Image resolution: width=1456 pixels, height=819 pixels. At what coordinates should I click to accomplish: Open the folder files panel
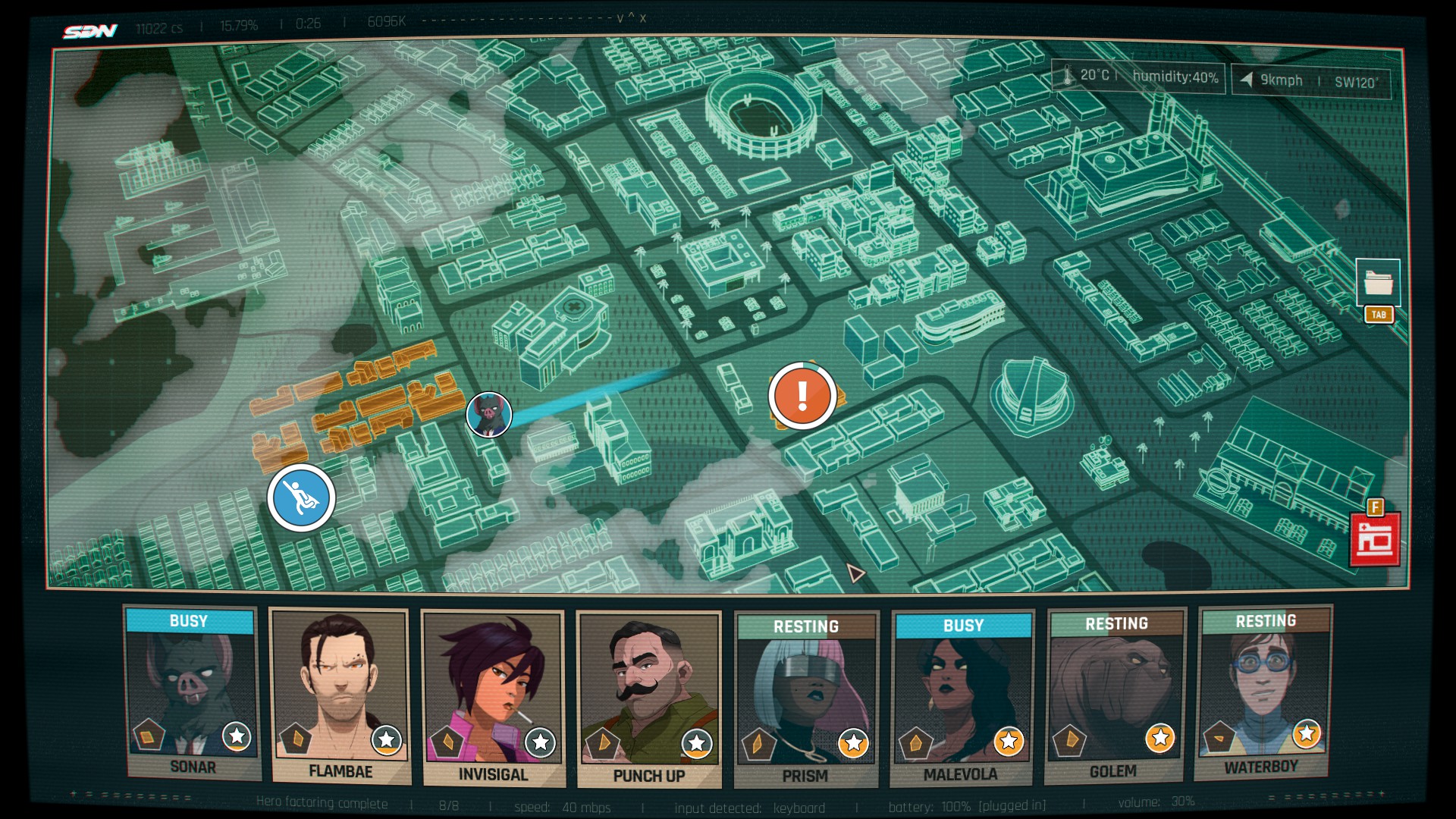(x=1378, y=284)
